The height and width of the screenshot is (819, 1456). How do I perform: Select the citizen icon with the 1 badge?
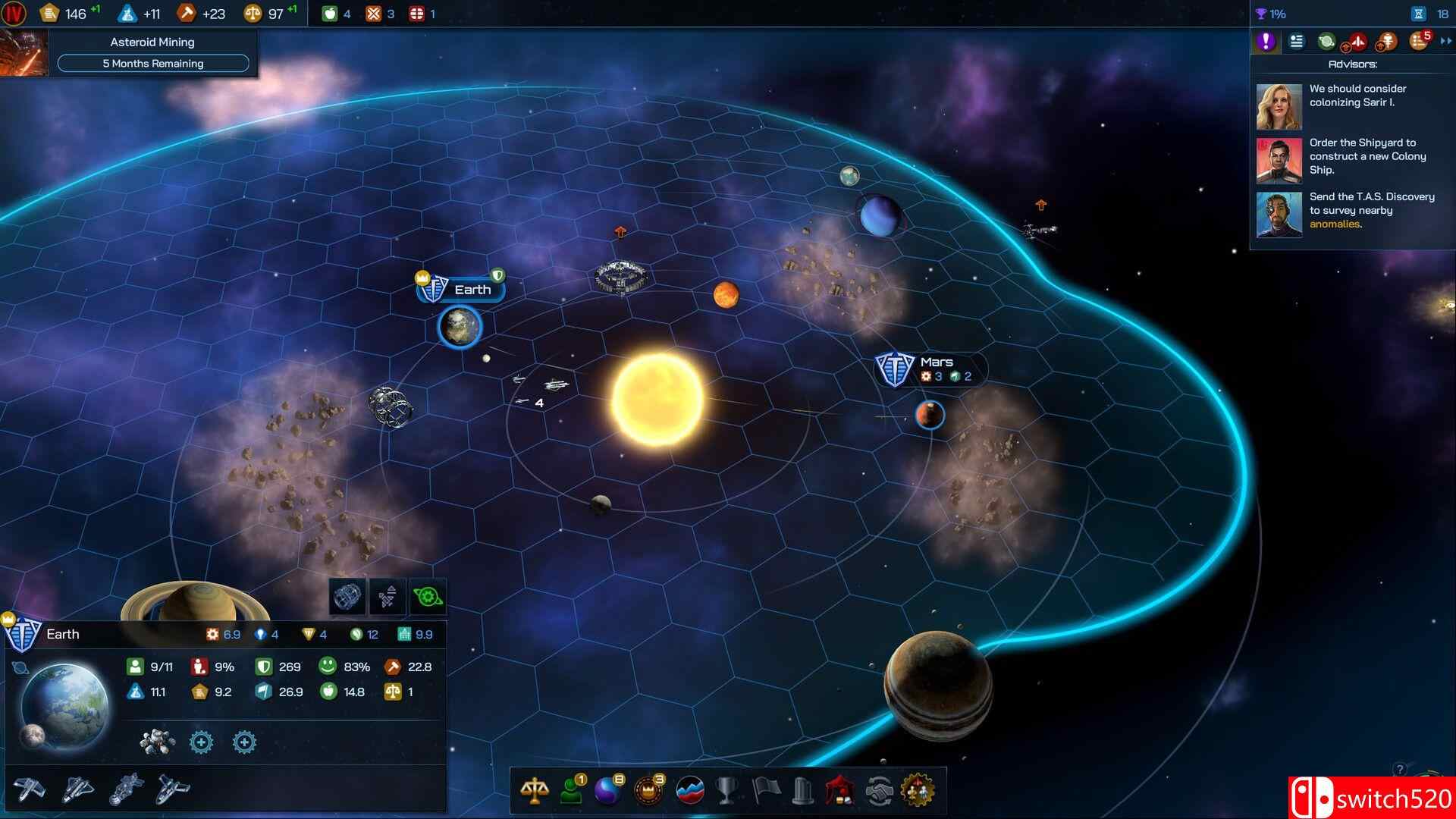(570, 791)
